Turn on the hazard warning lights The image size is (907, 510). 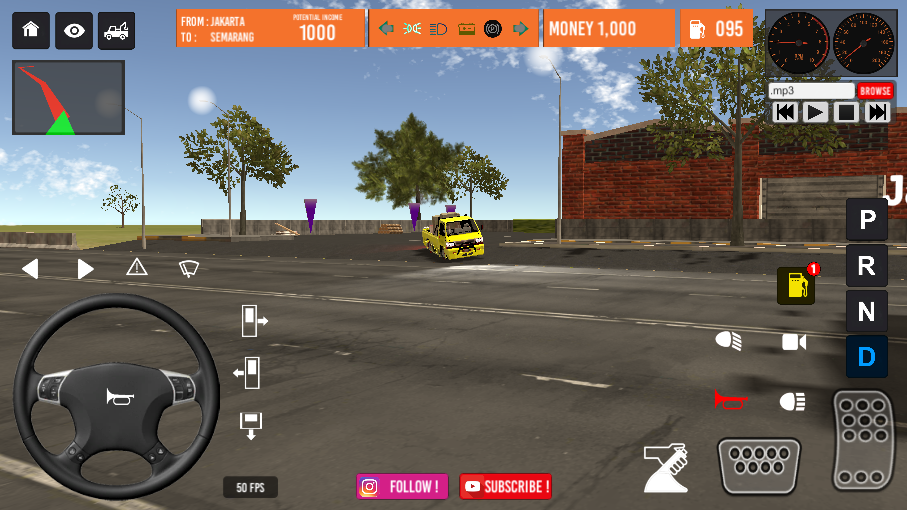[137, 267]
